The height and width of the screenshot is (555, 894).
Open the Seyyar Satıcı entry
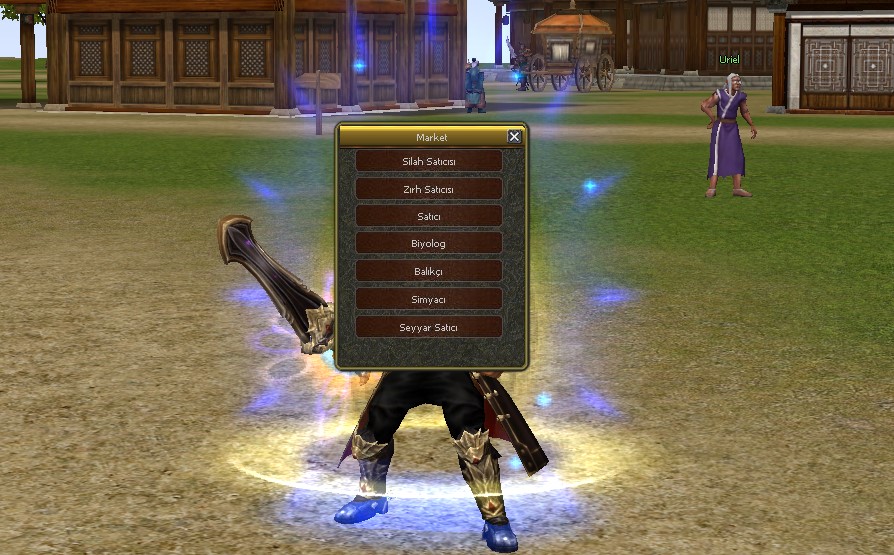429,327
